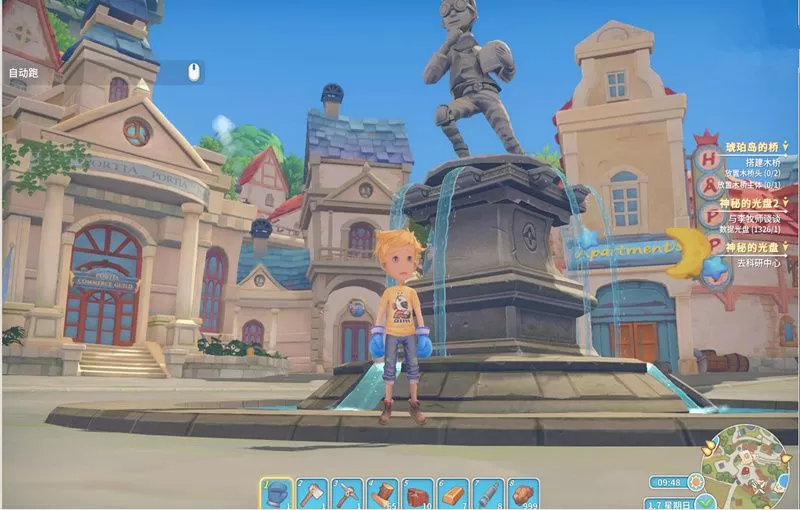
Task: Pick the orange brick hotbar slot
Action: point(453,493)
